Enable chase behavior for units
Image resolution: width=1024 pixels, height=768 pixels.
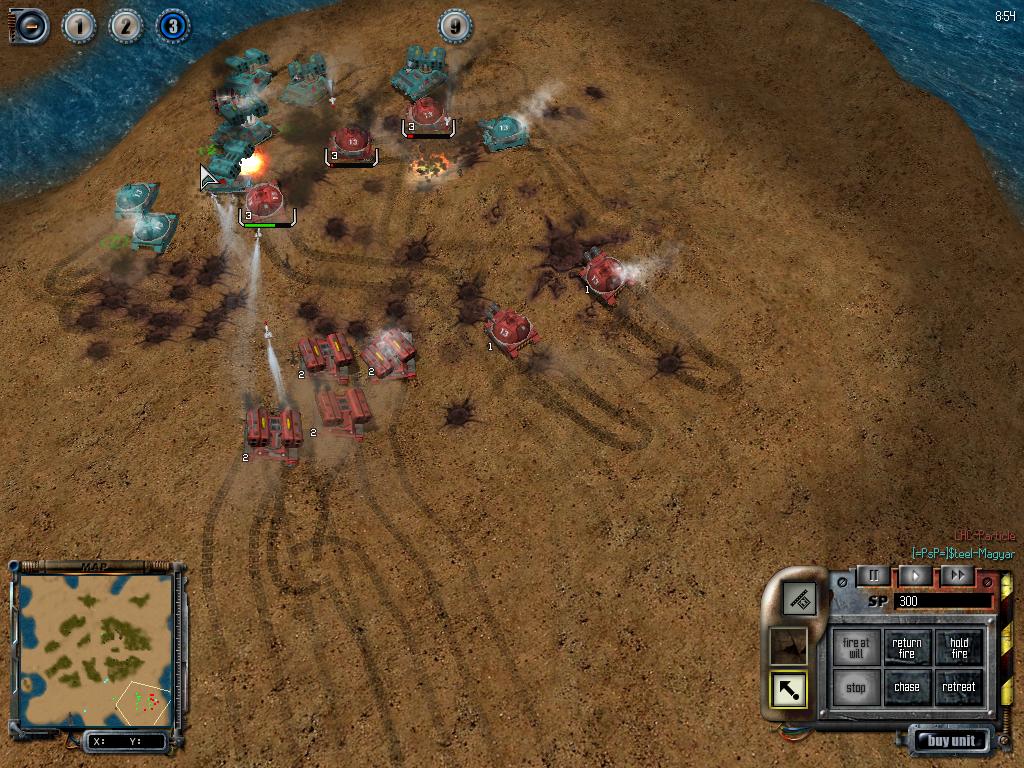(x=907, y=688)
